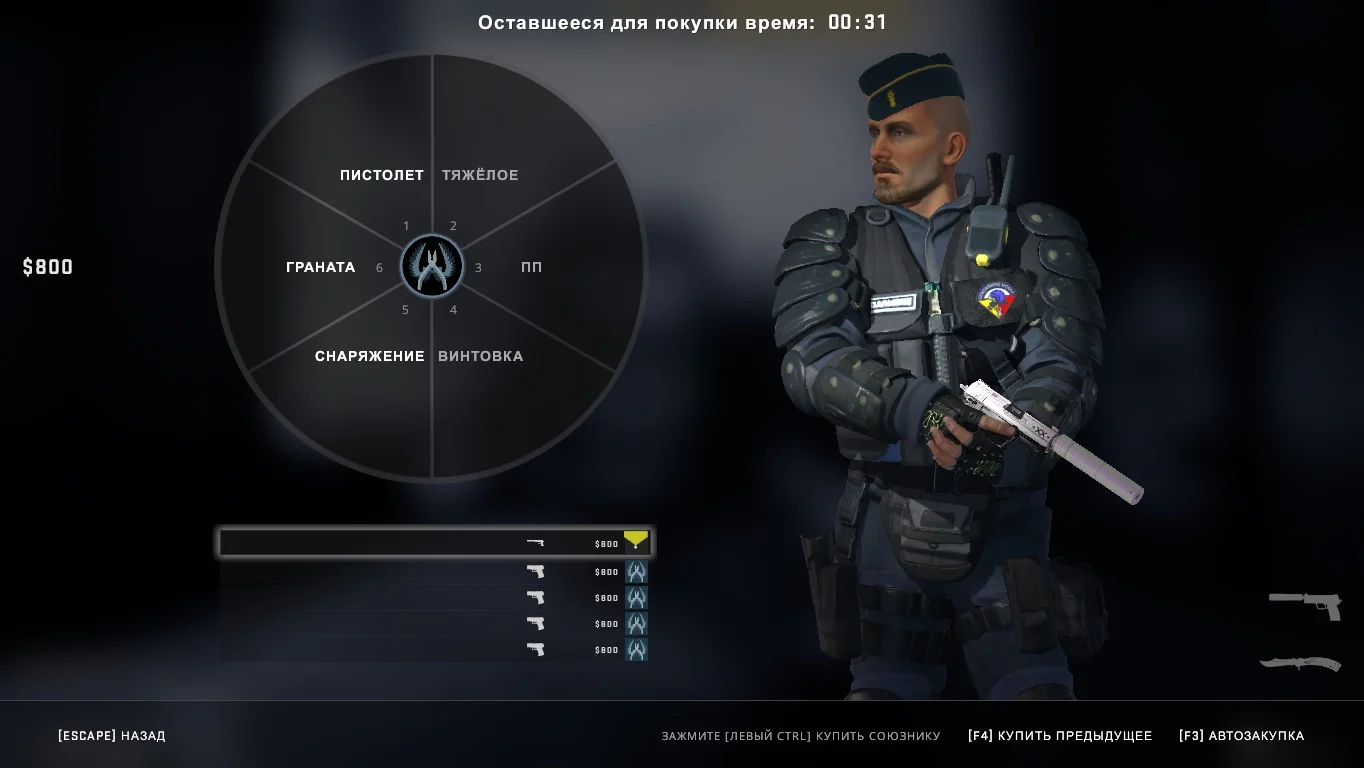The width and height of the screenshot is (1364, 768).
Task: Select the Тяжёлое weapons segment
Action: (x=480, y=175)
